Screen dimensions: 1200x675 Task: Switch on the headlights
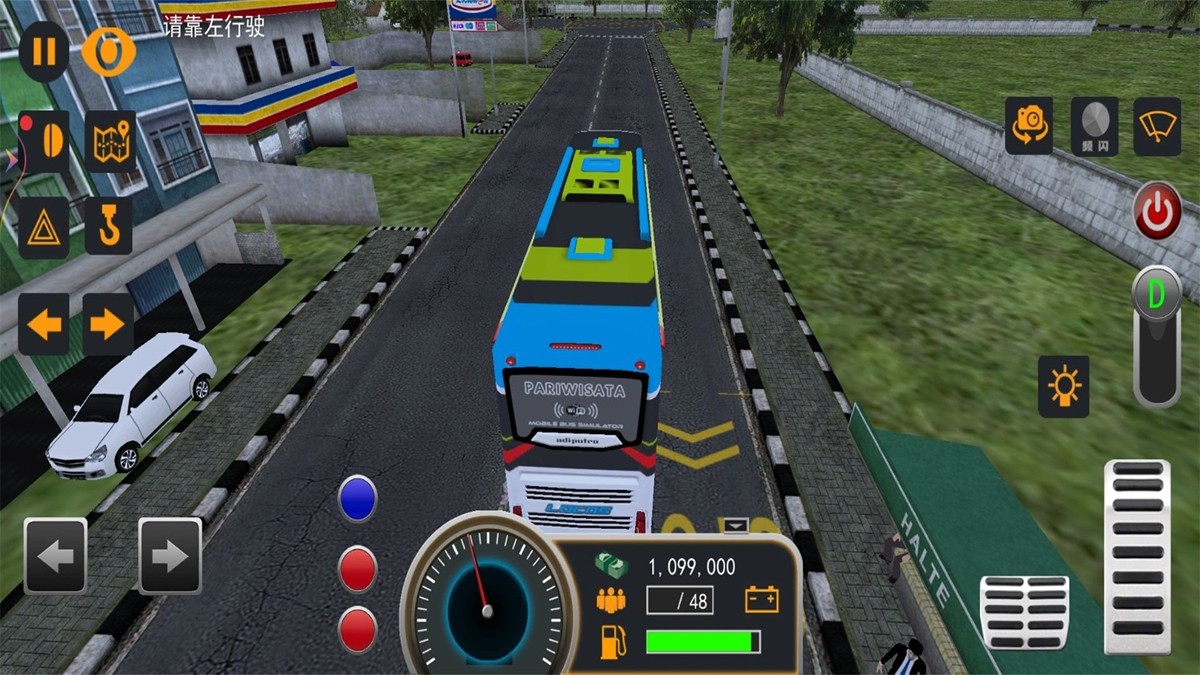tap(1063, 386)
